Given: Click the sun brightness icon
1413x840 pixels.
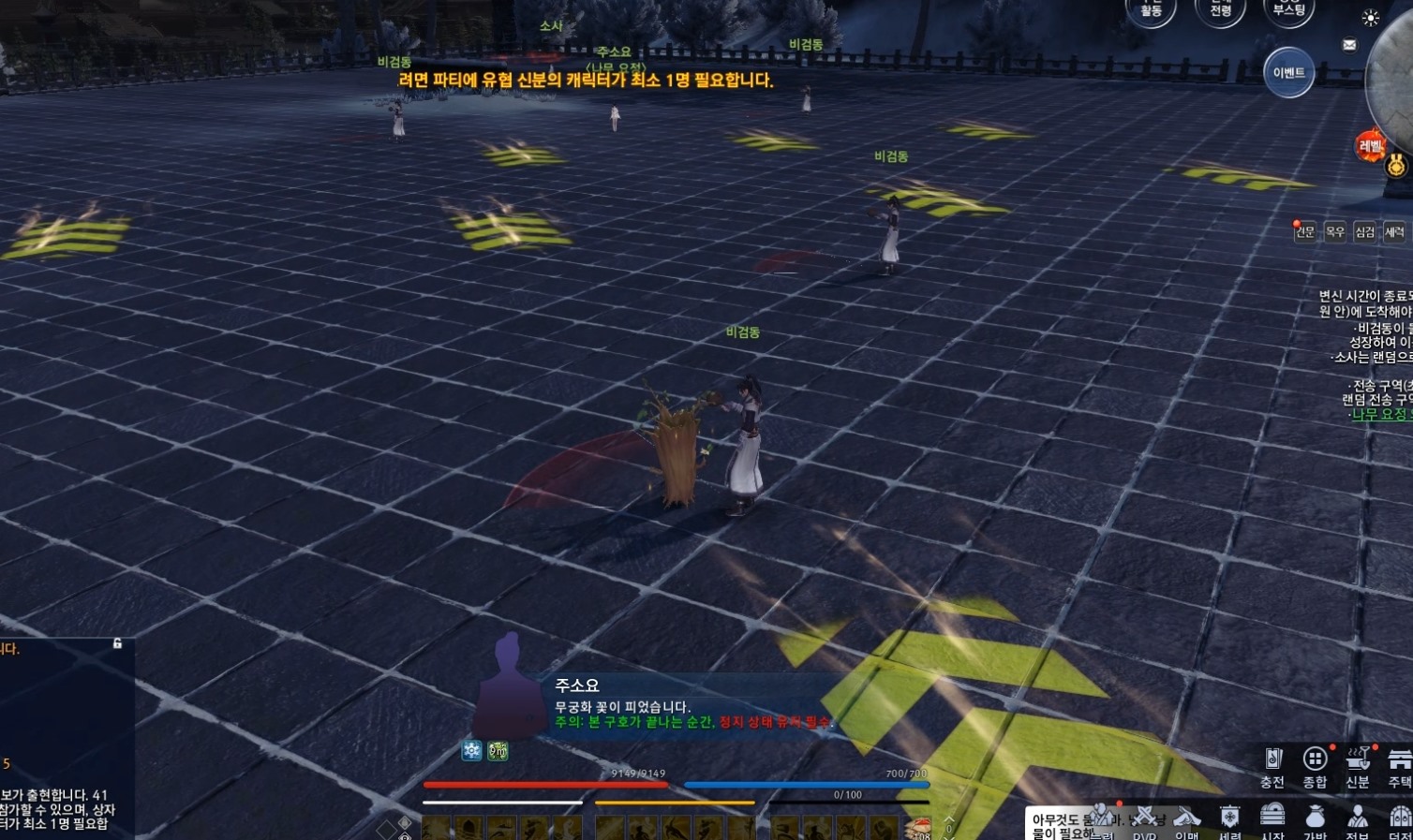Looking at the screenshot, I should coord(1370,18).
